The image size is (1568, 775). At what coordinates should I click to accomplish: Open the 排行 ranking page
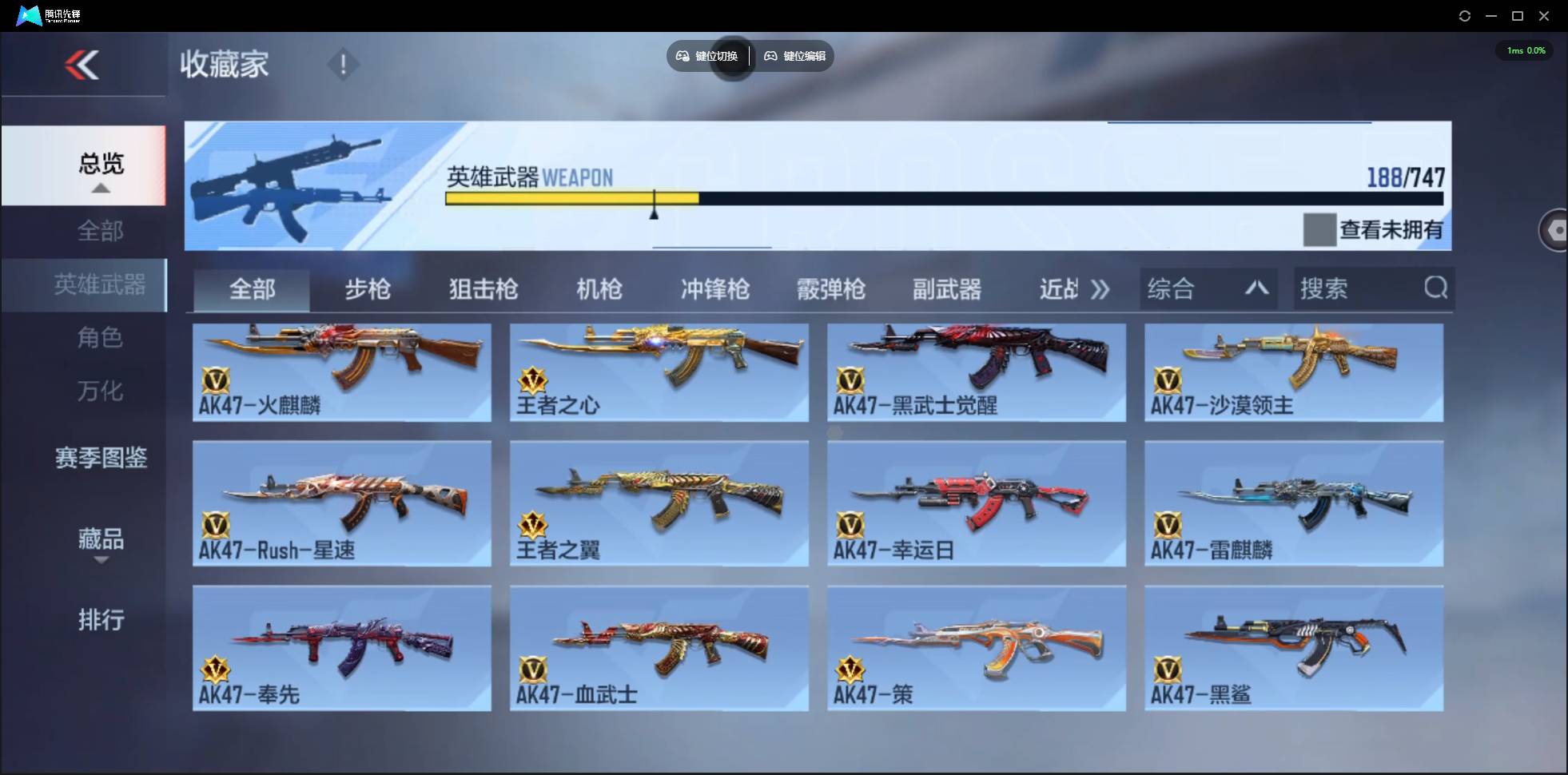(x=100, y=621)
